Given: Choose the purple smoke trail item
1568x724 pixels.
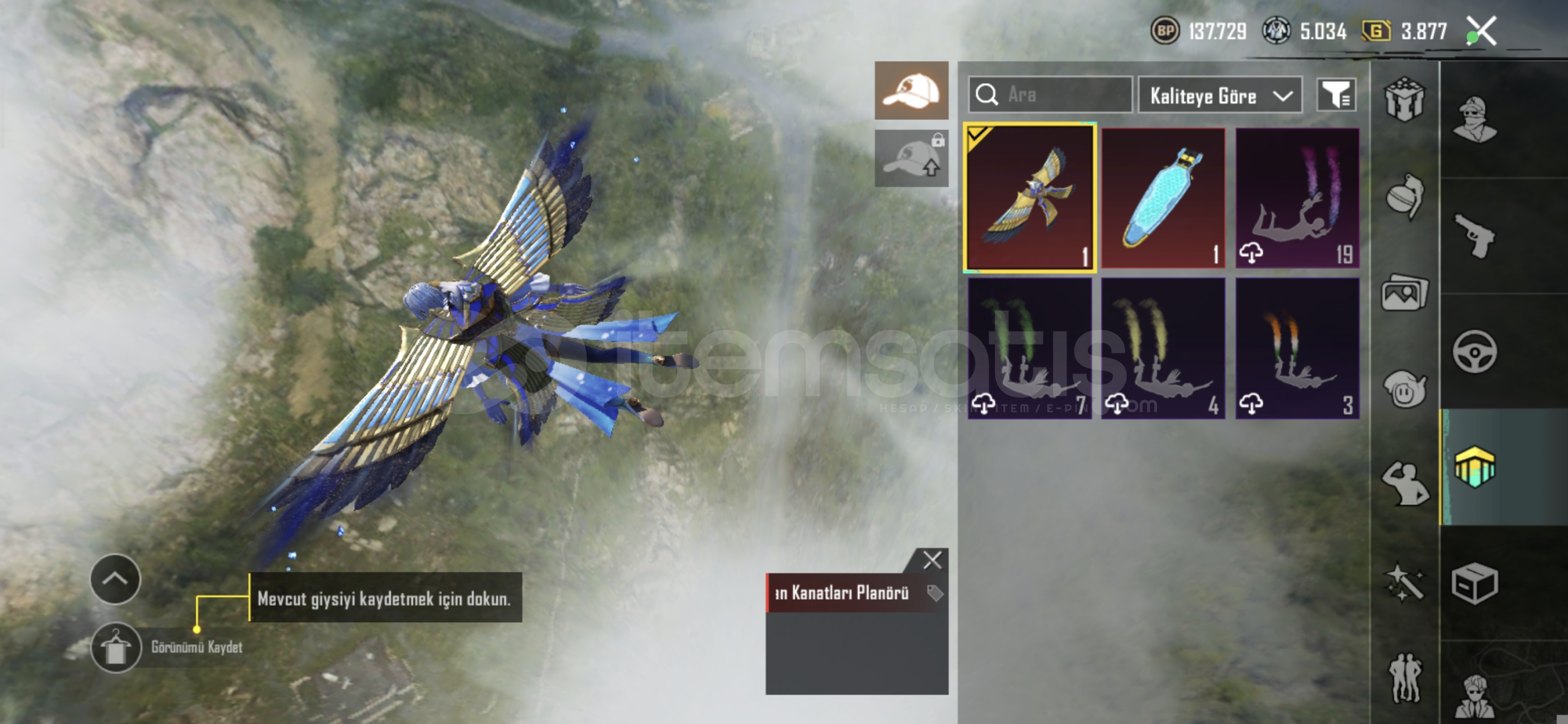Looking at the screenshot, I should pos(1297,198).
